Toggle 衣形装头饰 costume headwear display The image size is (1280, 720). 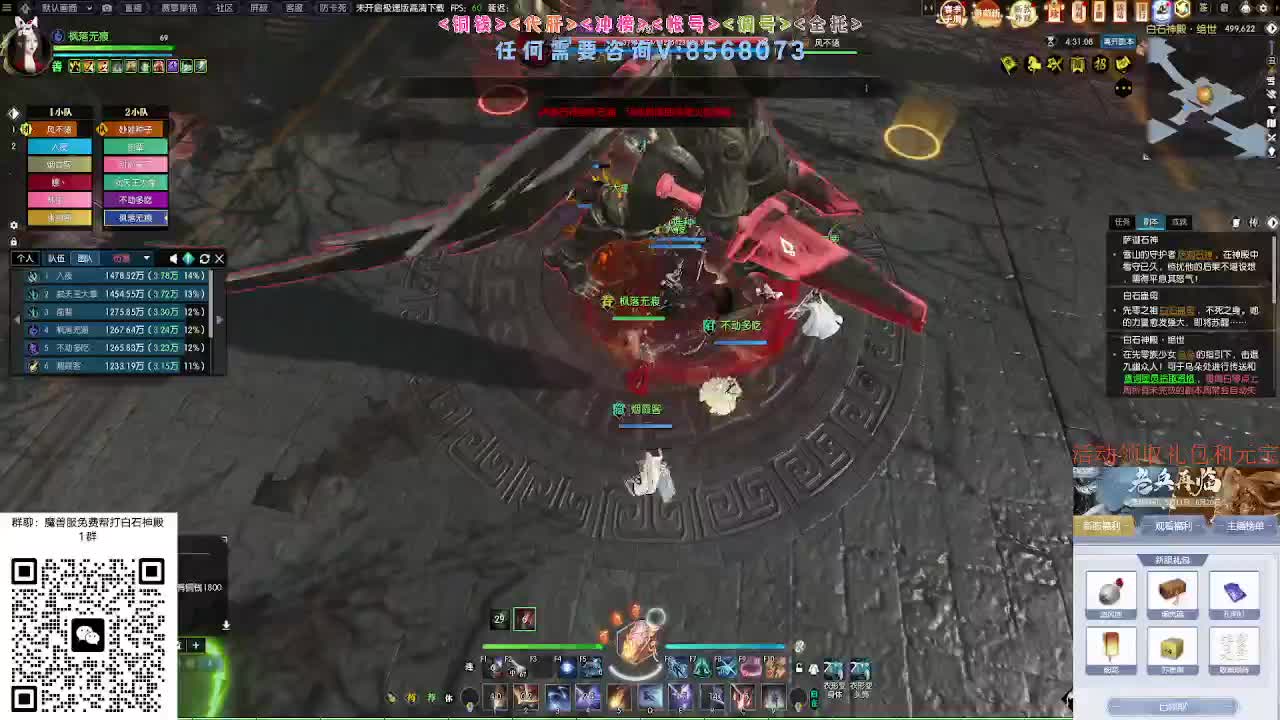tap(860, 669)
